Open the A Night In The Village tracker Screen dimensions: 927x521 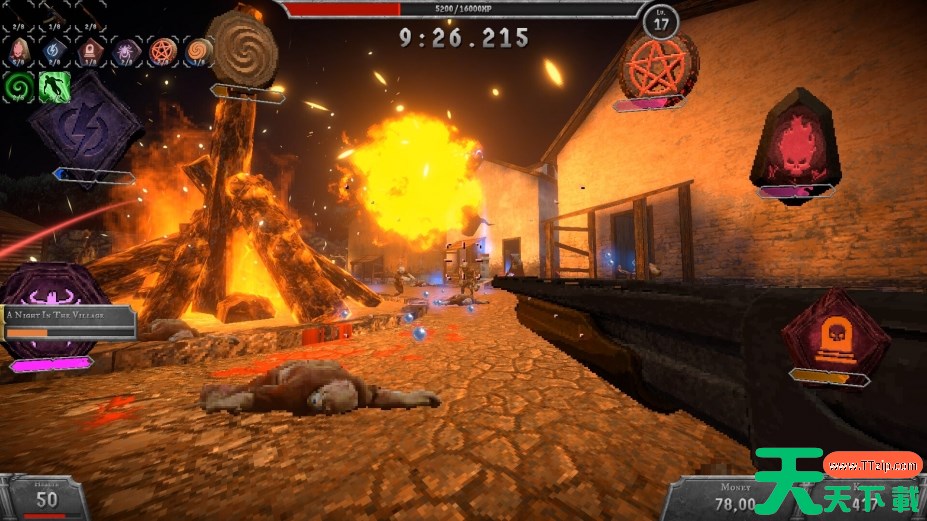click(x=68, y=321)
